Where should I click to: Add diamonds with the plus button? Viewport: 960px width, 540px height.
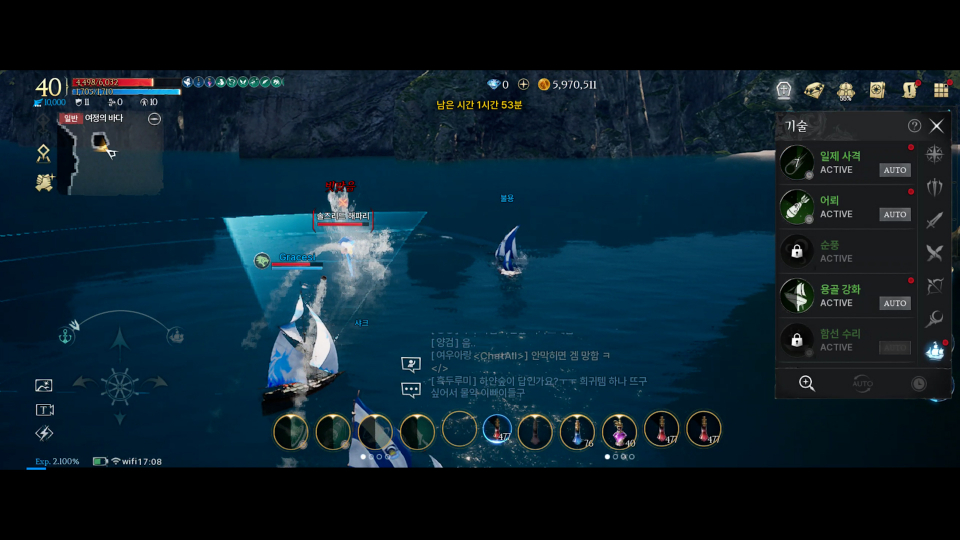[x=523, y=85]
